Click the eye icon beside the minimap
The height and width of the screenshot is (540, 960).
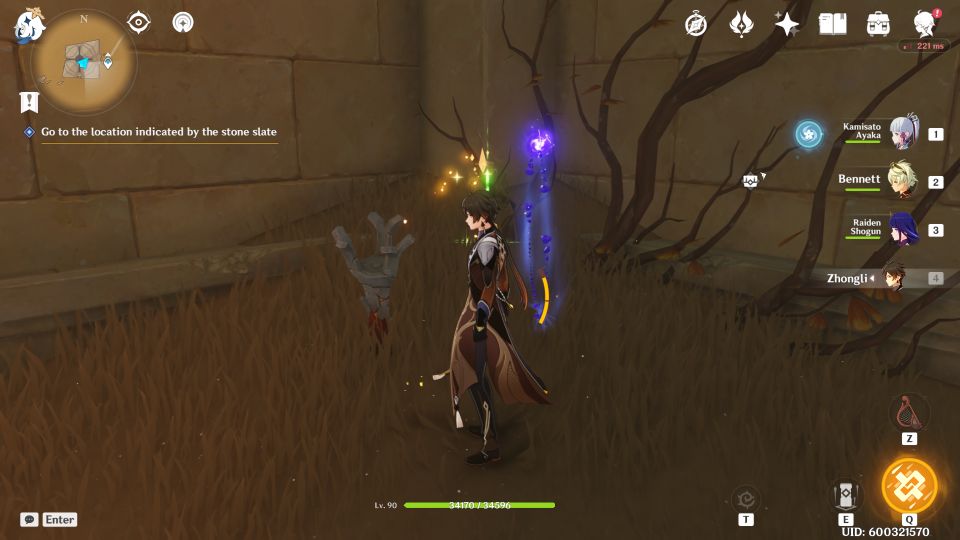139,22
